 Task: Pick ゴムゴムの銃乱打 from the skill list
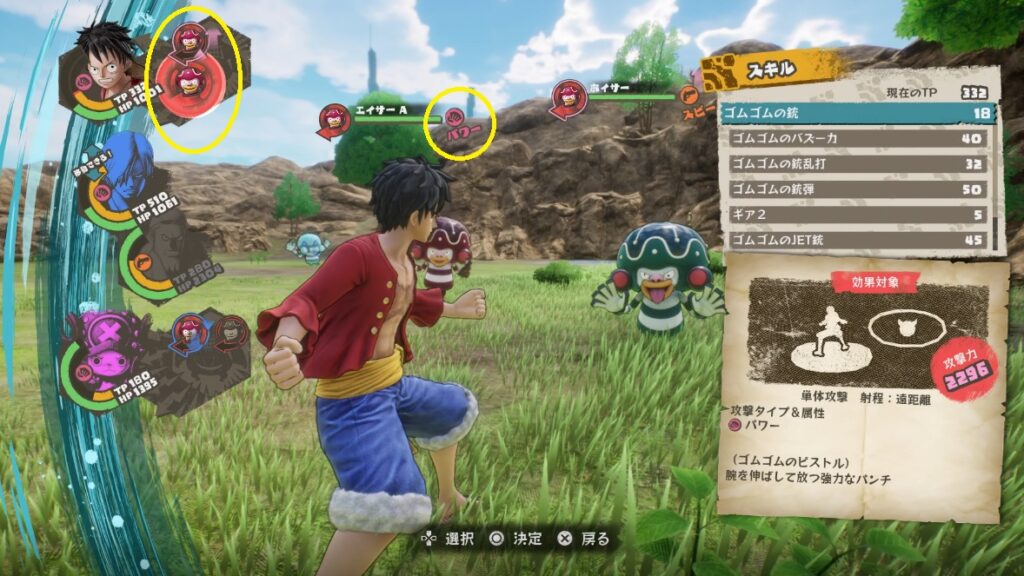(860, 163)
